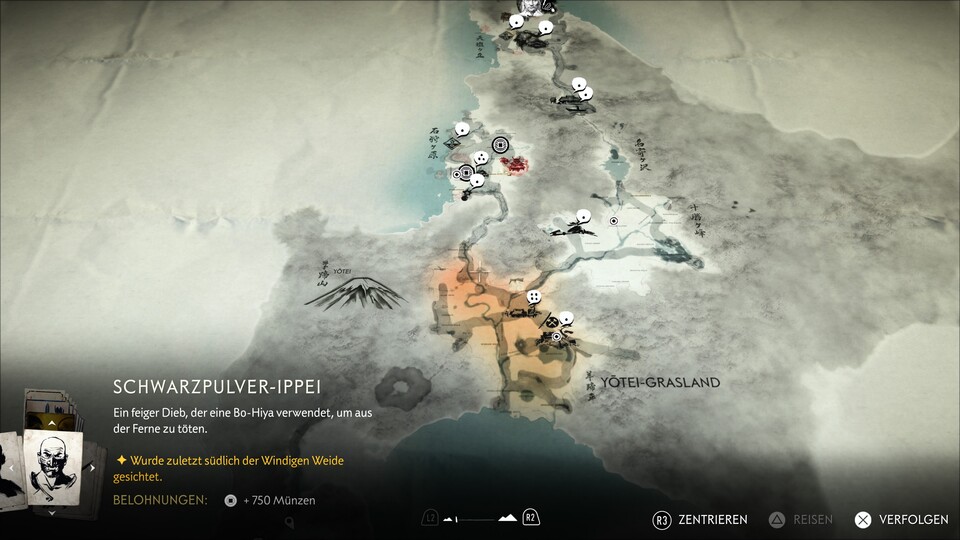Click the right arrow beside the bounty card

point(93,467)
